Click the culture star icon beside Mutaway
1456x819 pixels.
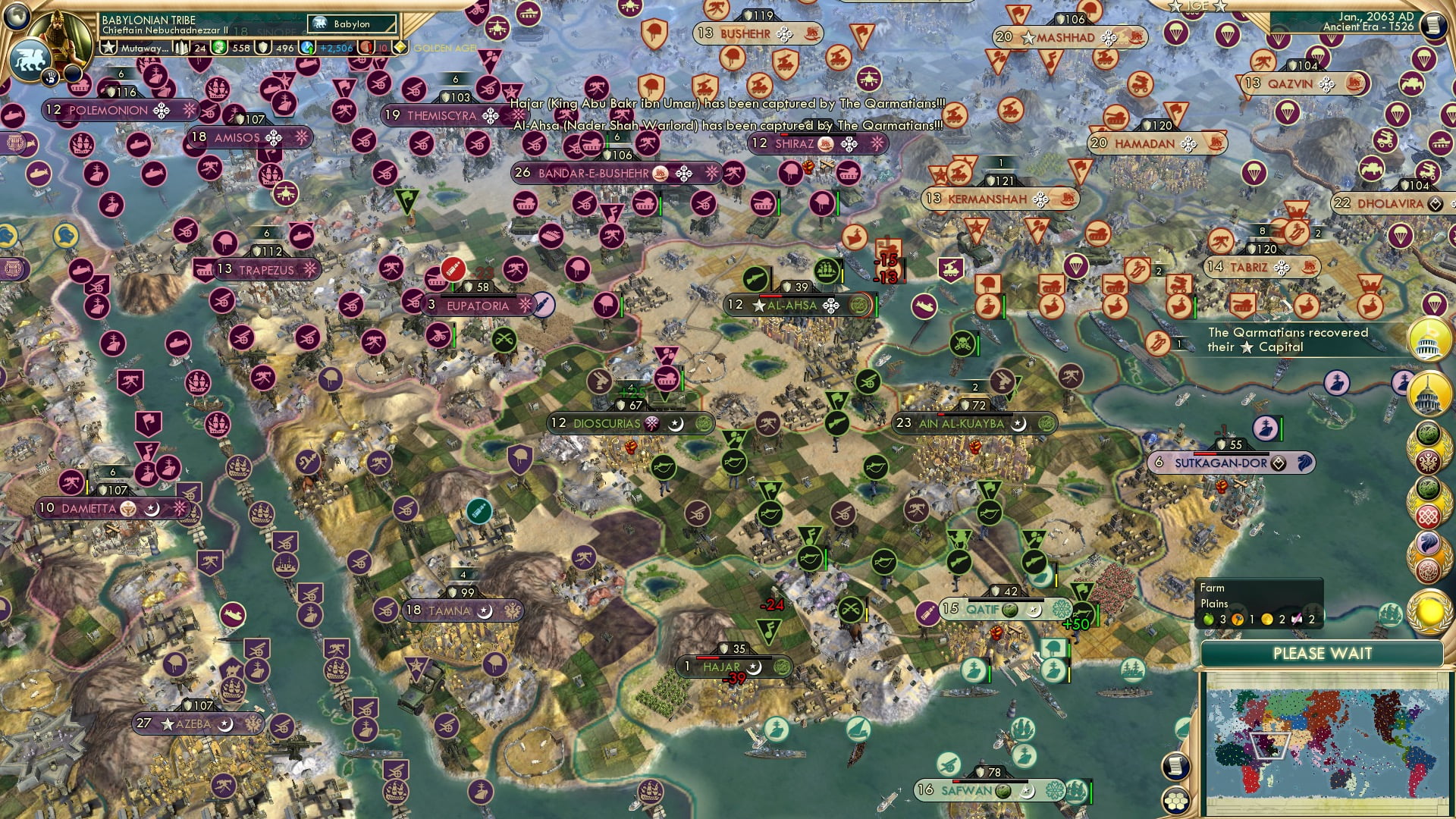[108, 48]
